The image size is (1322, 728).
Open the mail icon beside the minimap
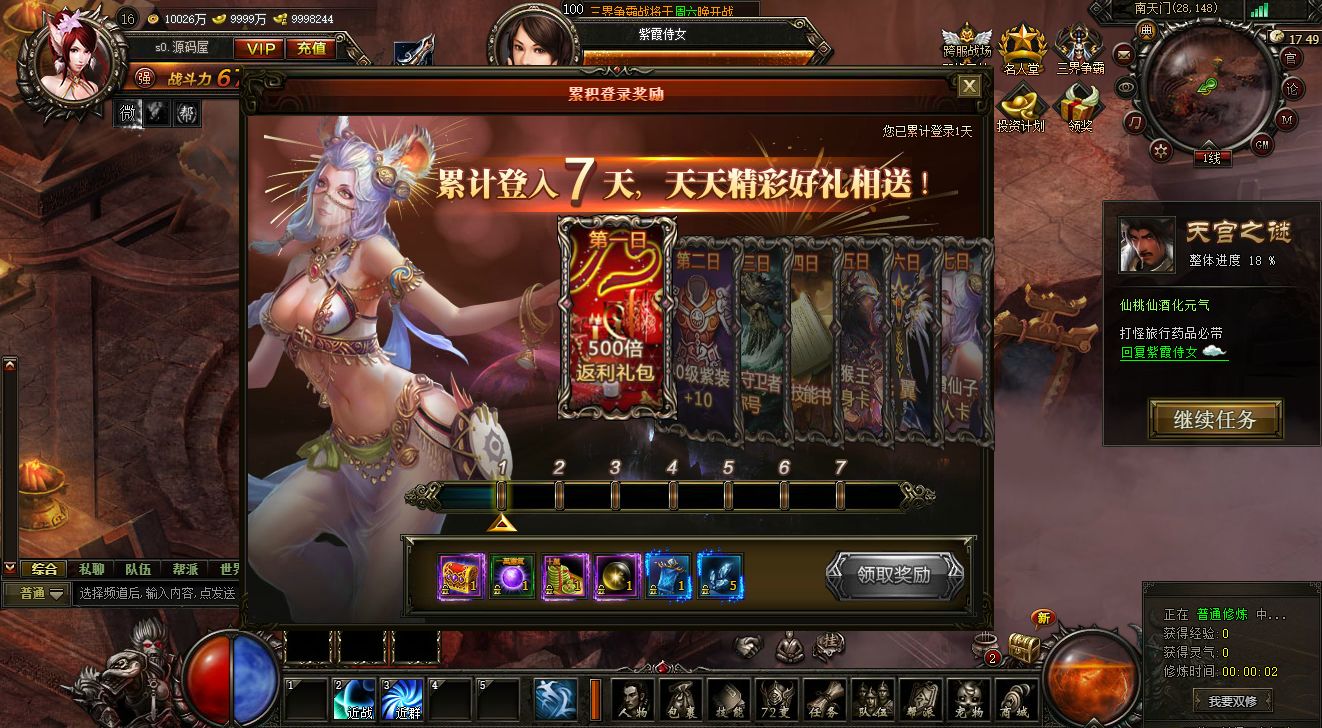point(1124,56)
